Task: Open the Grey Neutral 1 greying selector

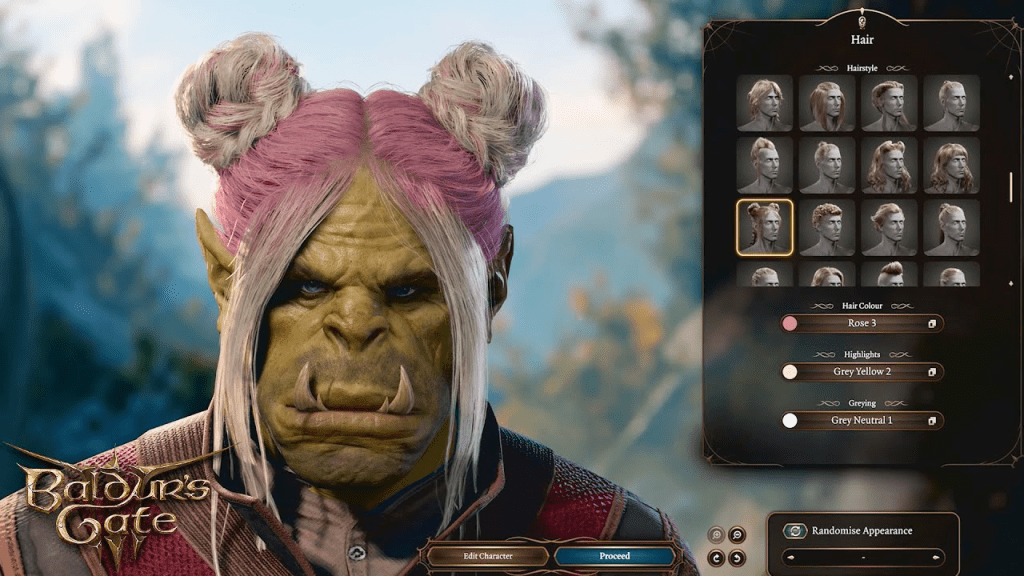Action: click(x=862, y=421)
